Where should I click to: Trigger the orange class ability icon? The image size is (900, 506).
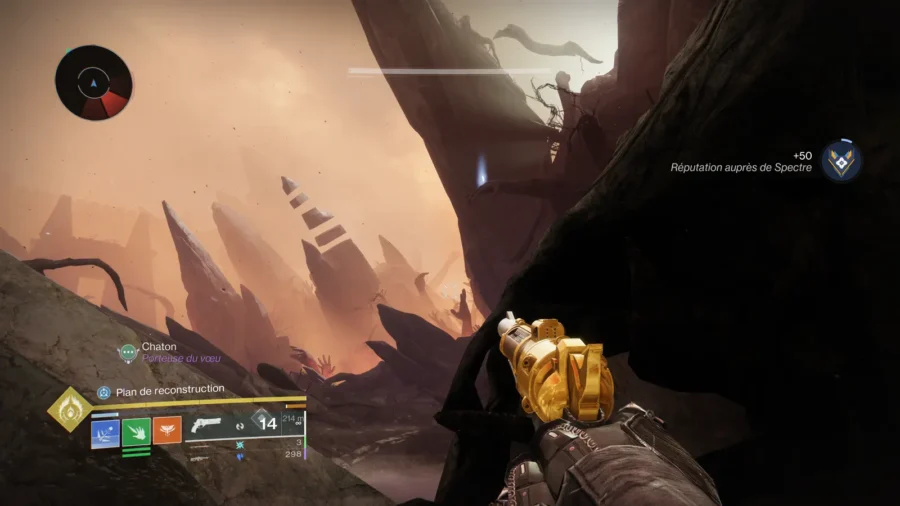(x=167, y=431)
